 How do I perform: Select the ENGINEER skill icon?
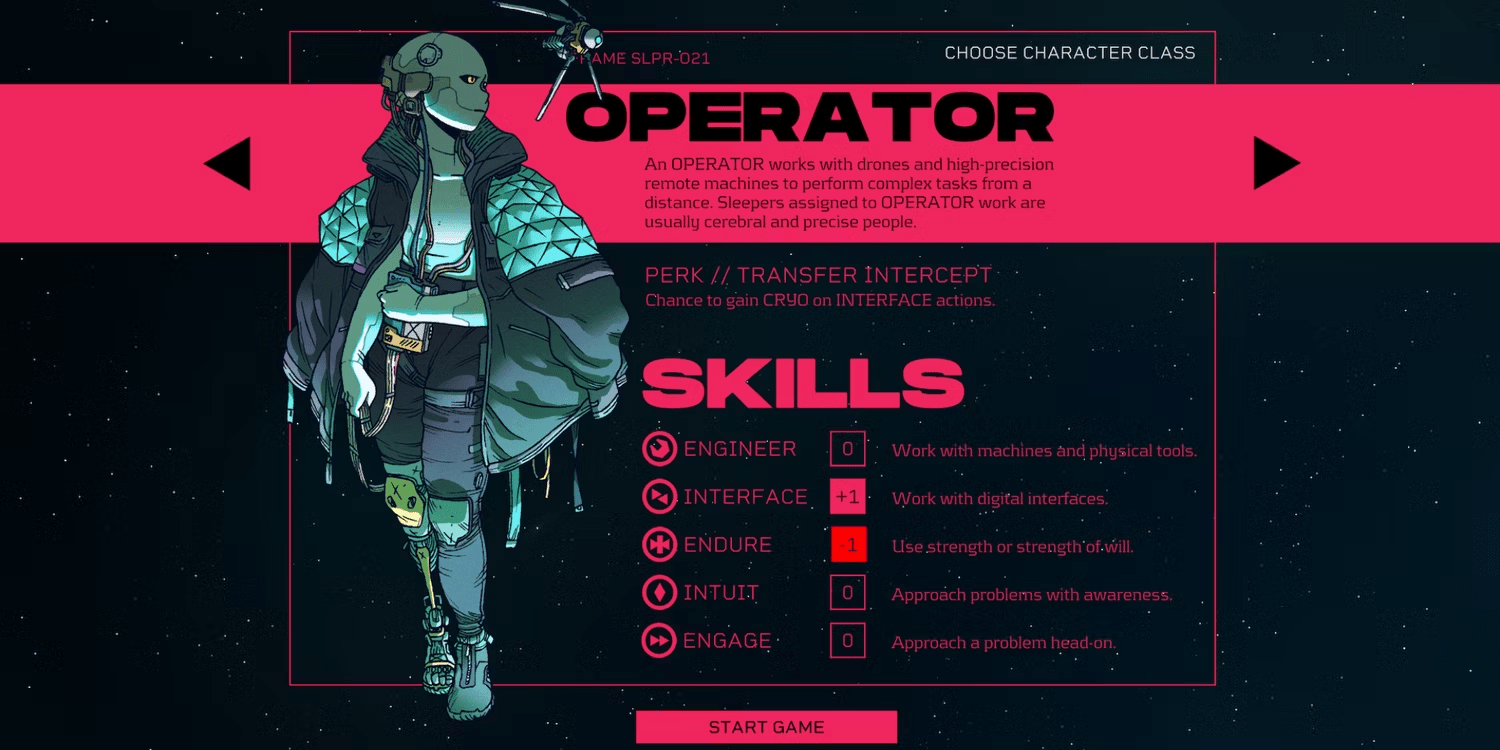(659, 449)
